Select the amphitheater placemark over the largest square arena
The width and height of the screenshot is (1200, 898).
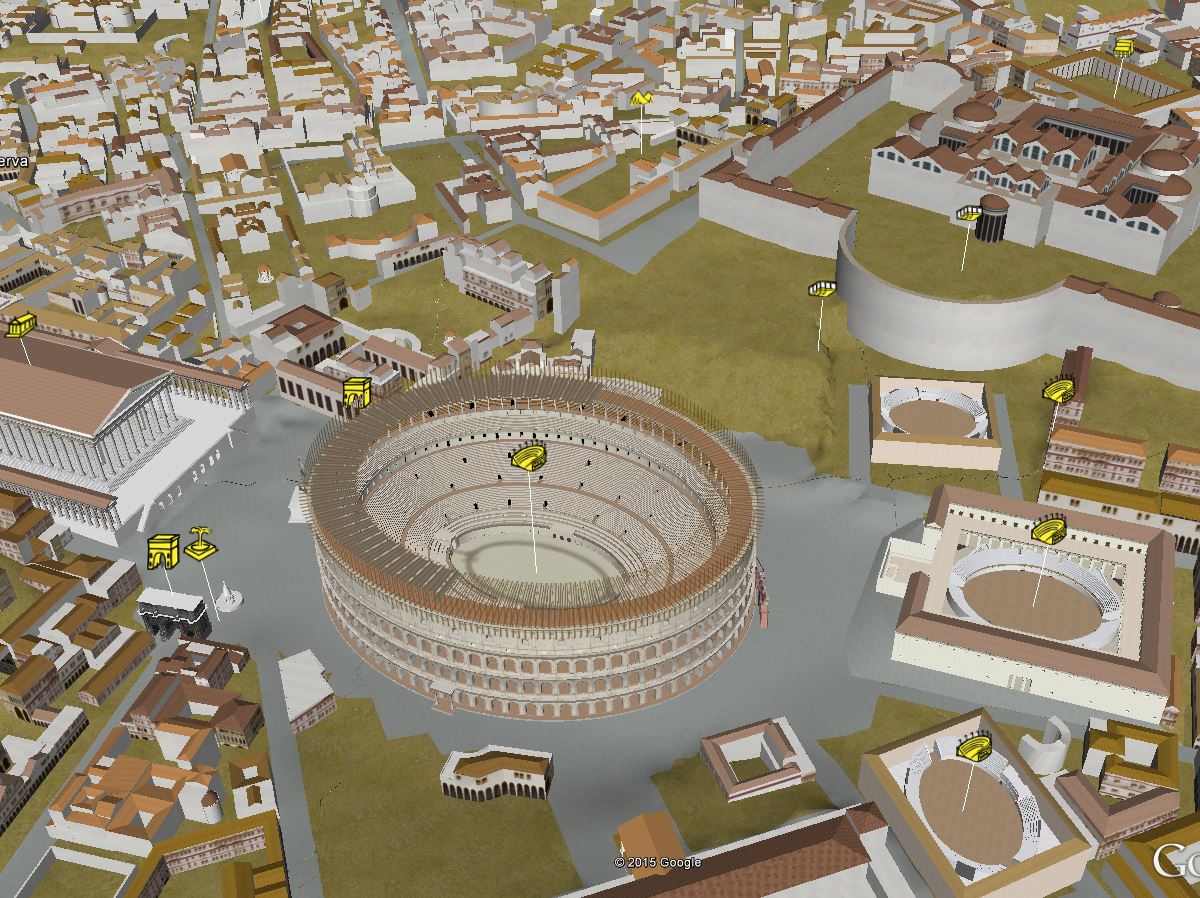(x=1048, y=530)
